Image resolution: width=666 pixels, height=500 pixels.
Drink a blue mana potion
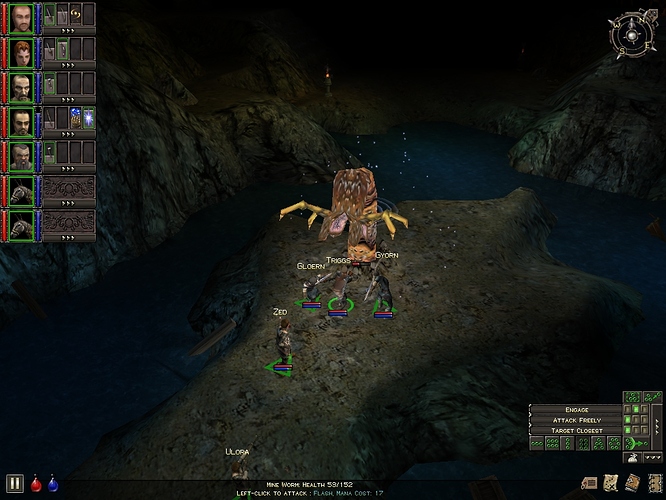tap(53, 484)
